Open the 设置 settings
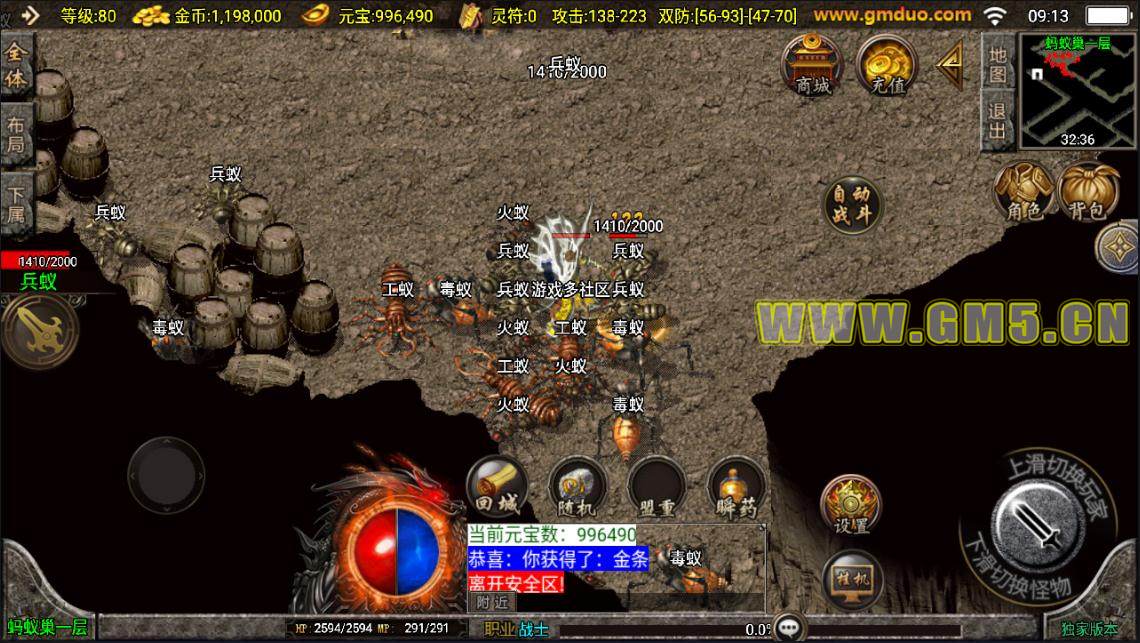This screenshot has height=643, width=1140. 851,505
